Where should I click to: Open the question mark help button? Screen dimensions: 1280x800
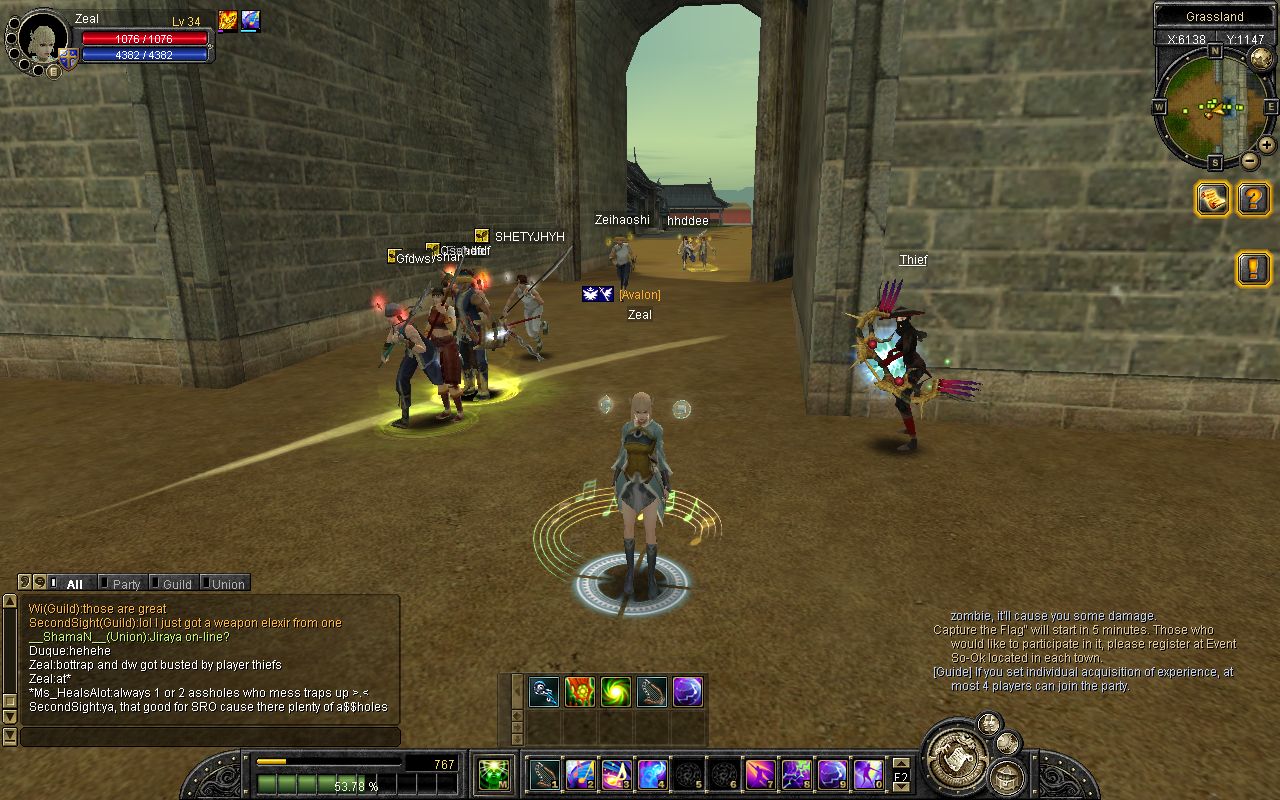[x=1253, y=199]
